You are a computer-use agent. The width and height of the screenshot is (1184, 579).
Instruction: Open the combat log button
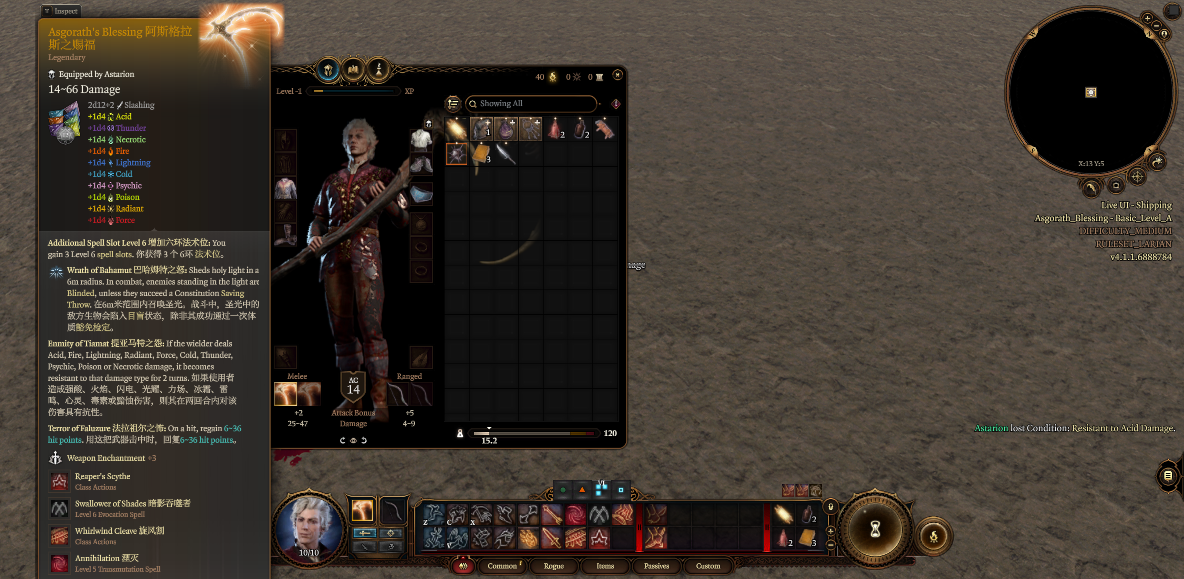click(1168, 476)
